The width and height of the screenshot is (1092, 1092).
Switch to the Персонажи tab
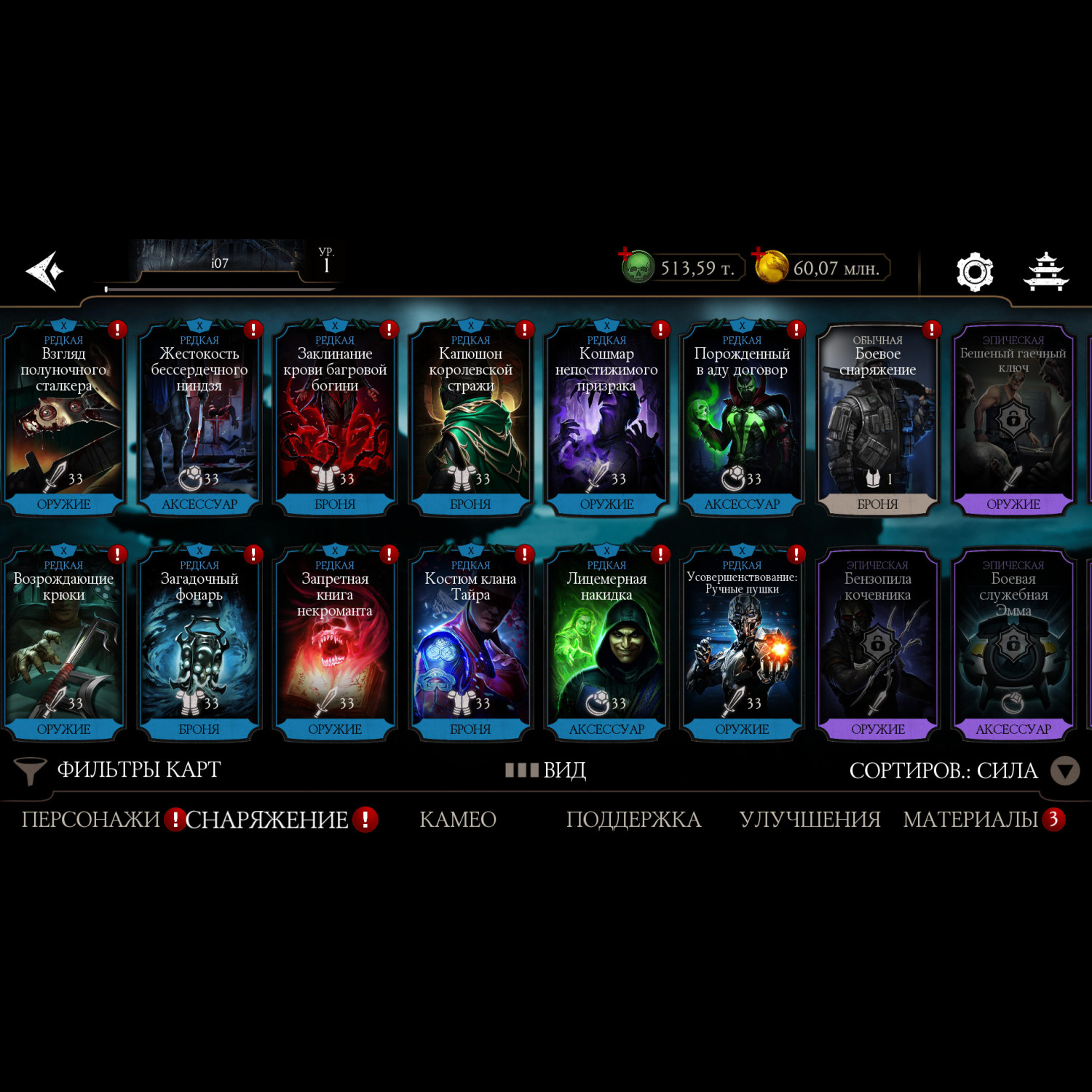click(90, 820)
